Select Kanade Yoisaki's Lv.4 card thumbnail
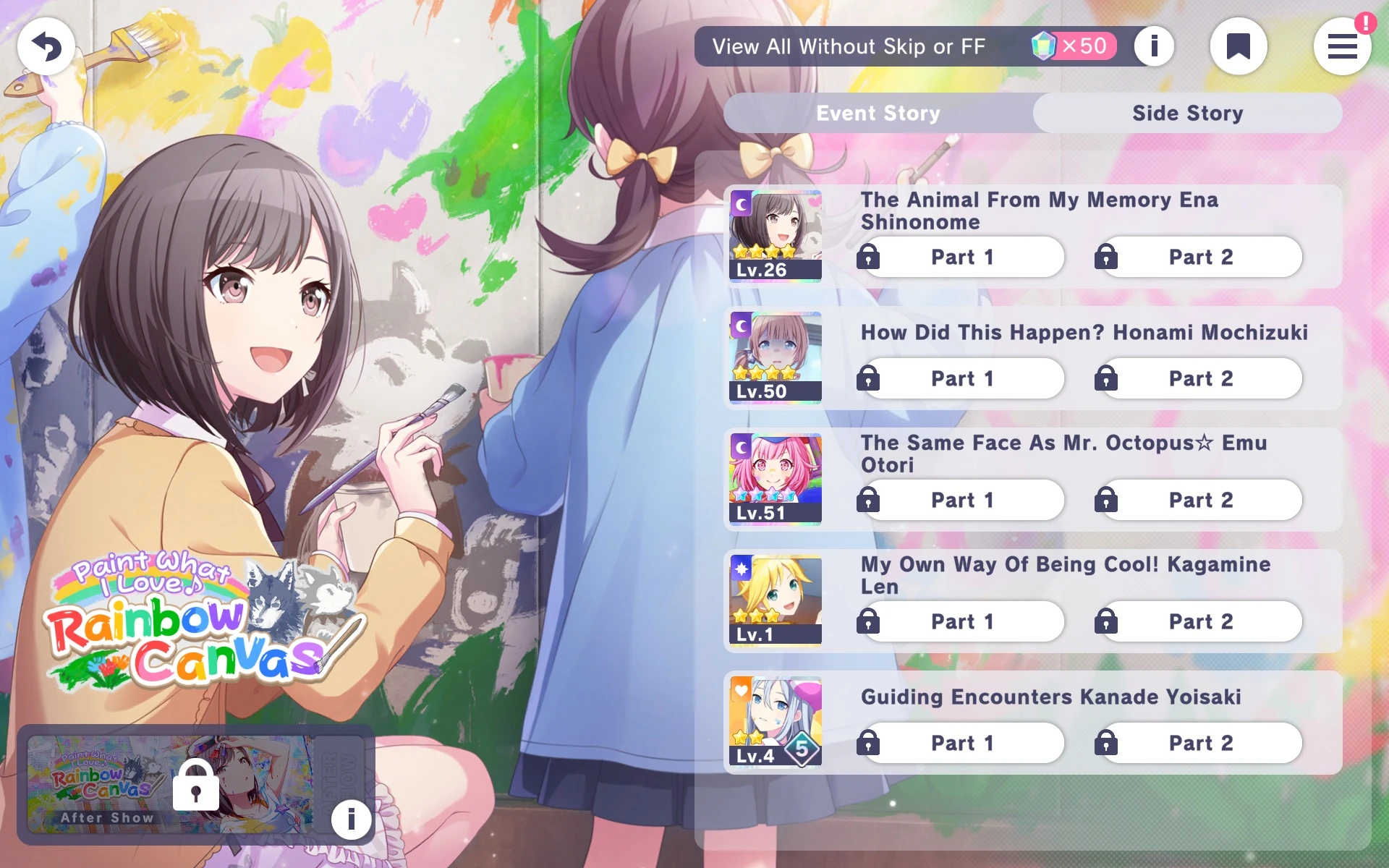Viewport: 1389px width, 868px height. [775, 721]
